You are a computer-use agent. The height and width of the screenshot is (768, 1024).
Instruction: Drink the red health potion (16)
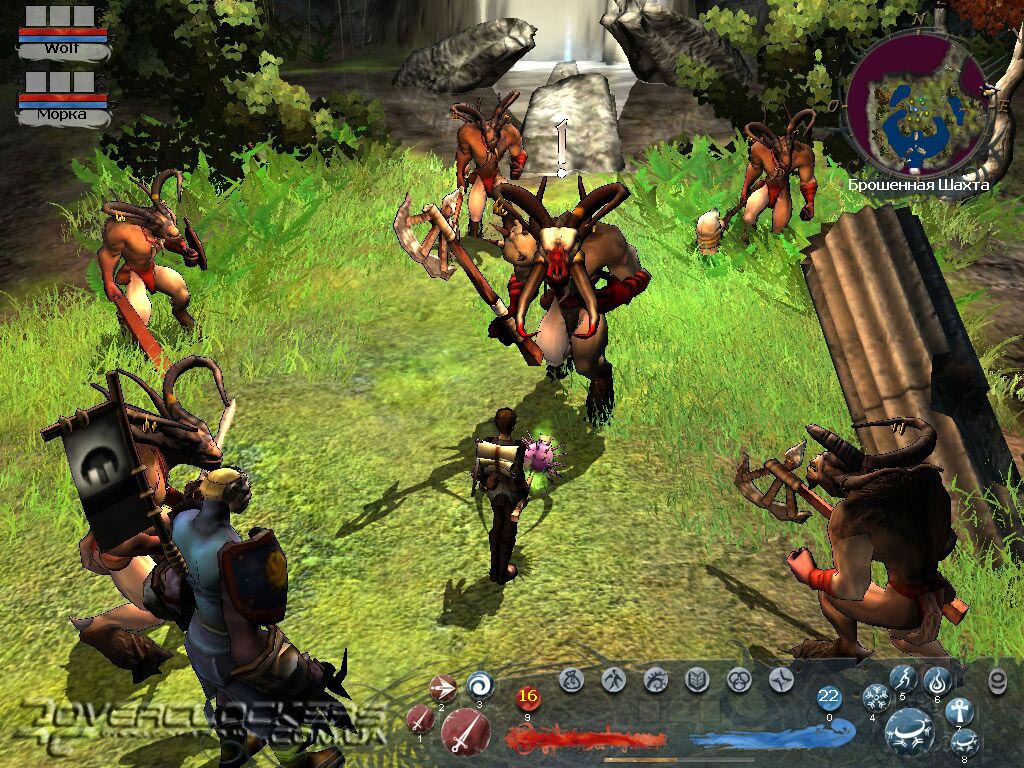[528, 698]
